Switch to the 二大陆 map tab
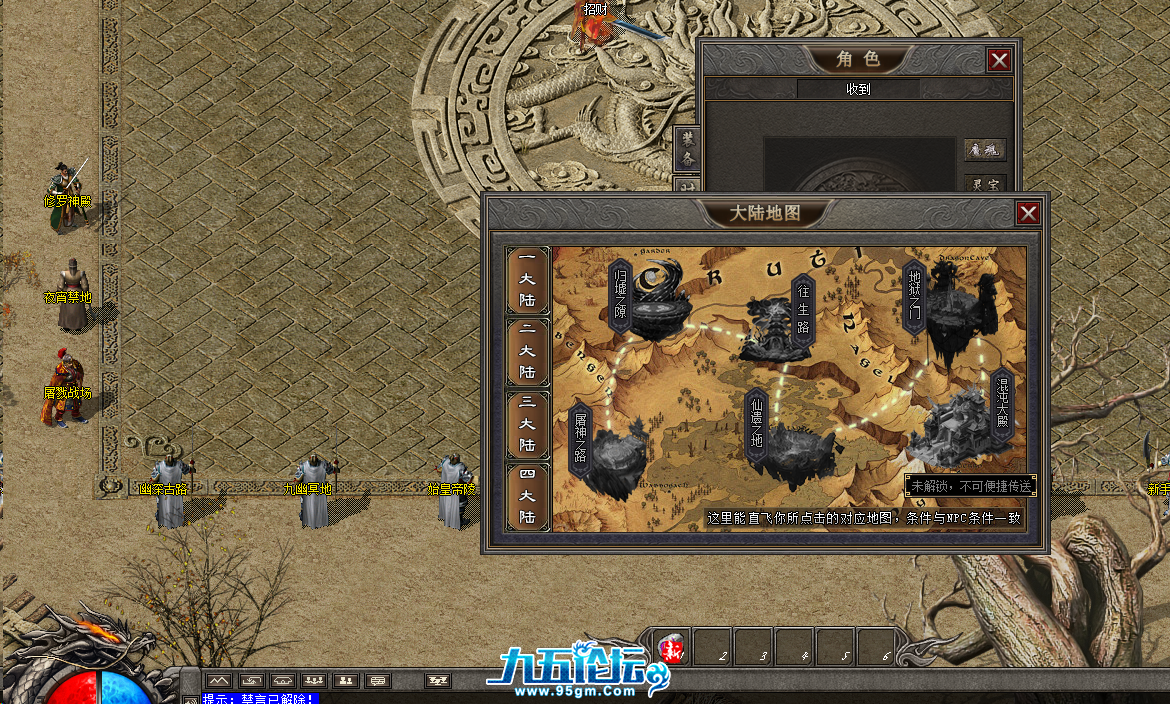Screen dimensions: 1170x704 (527, 353)
